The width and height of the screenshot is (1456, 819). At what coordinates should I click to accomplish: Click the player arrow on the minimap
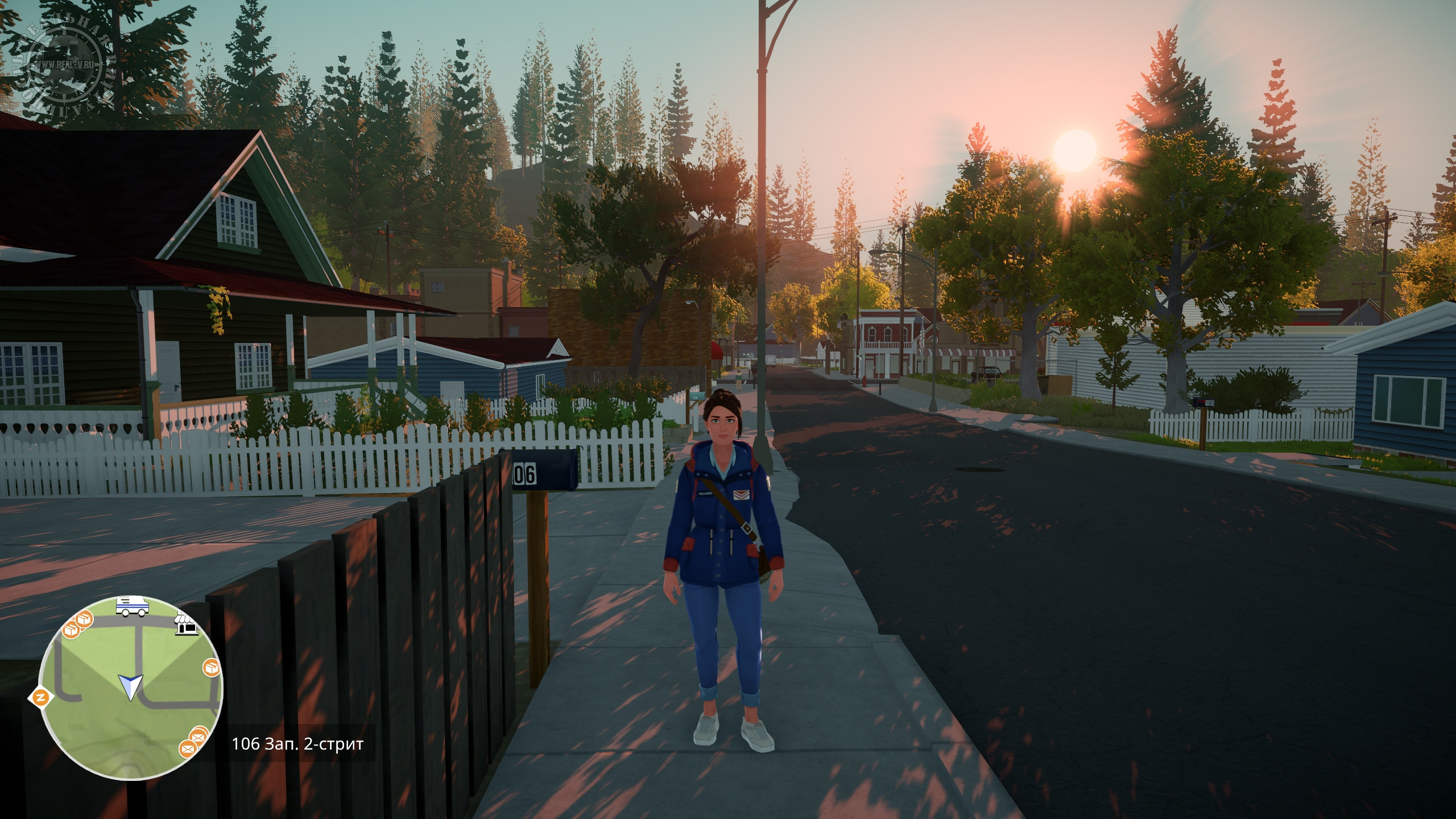point(130,686)
